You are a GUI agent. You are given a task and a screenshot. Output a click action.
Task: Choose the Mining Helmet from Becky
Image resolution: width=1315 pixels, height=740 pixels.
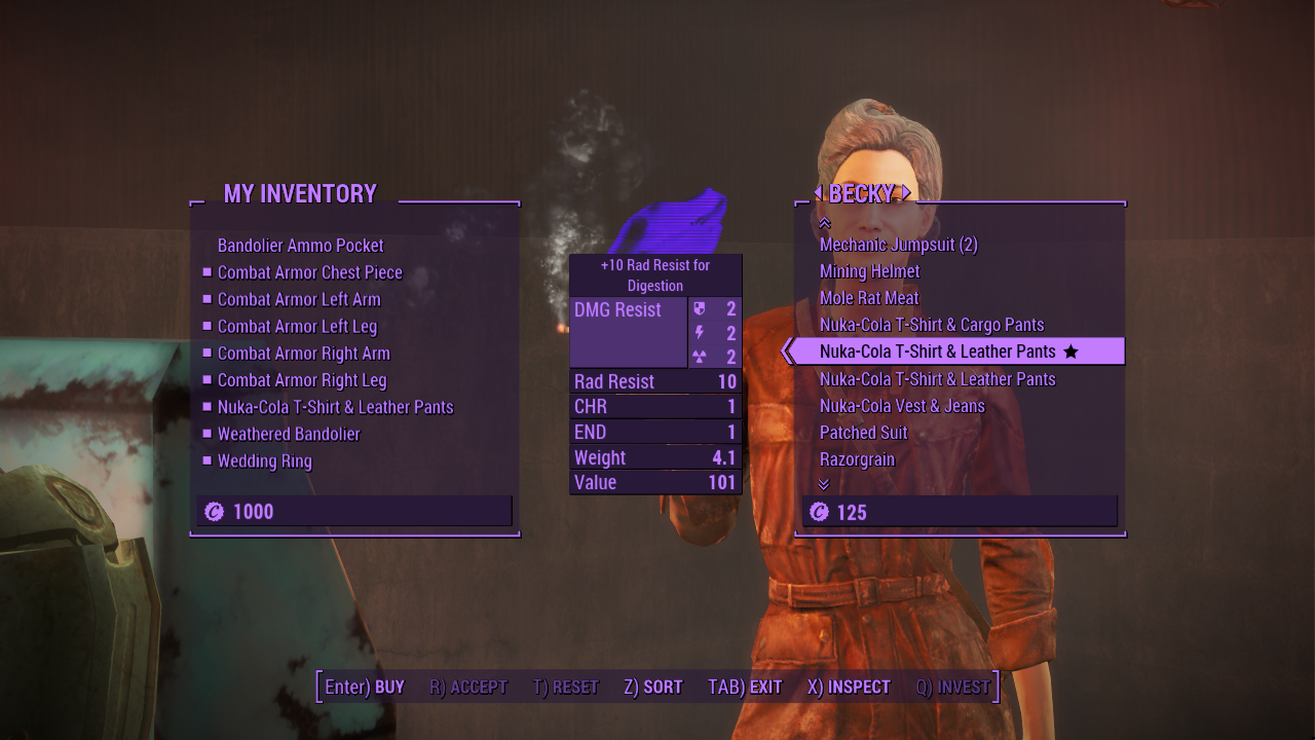pyautogui.click(x=869, y=272)
